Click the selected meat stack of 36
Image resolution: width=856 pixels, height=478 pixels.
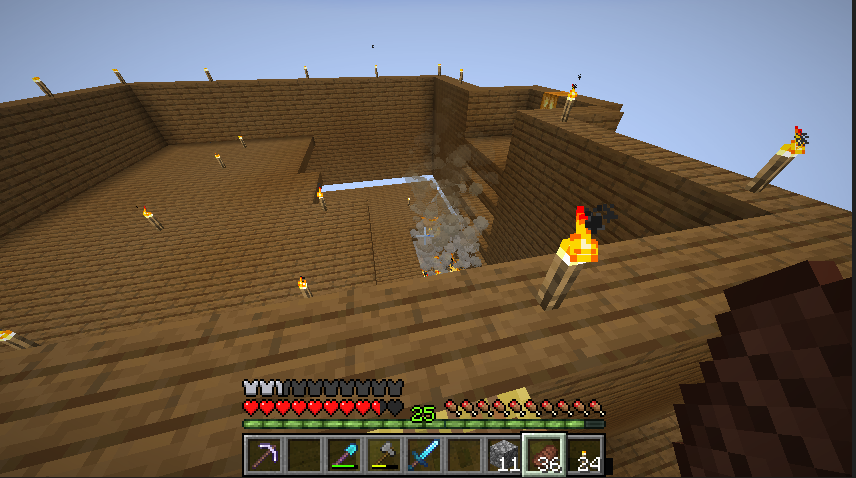(544, 455)
